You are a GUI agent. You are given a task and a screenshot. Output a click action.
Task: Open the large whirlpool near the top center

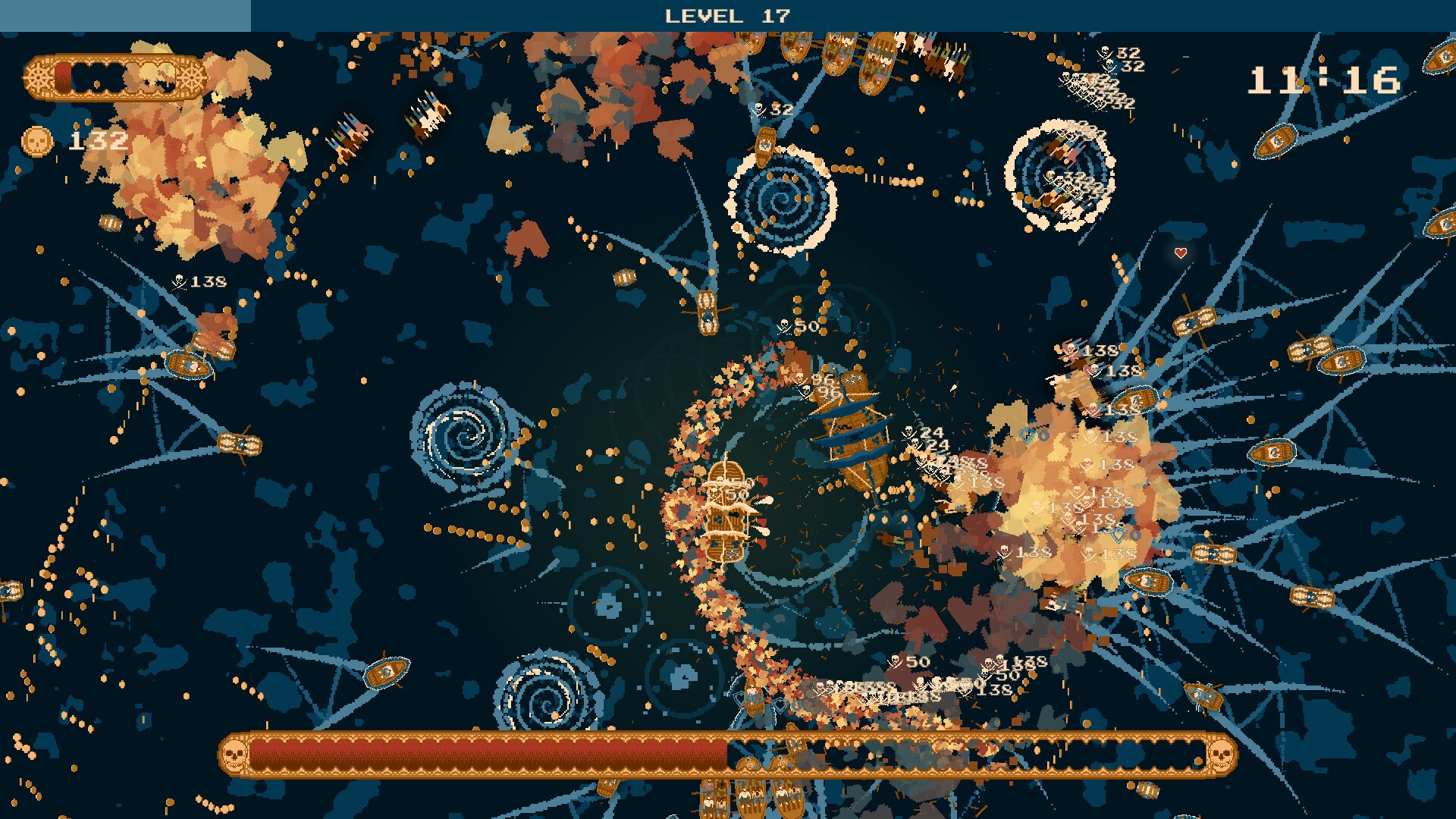point(781,201)
